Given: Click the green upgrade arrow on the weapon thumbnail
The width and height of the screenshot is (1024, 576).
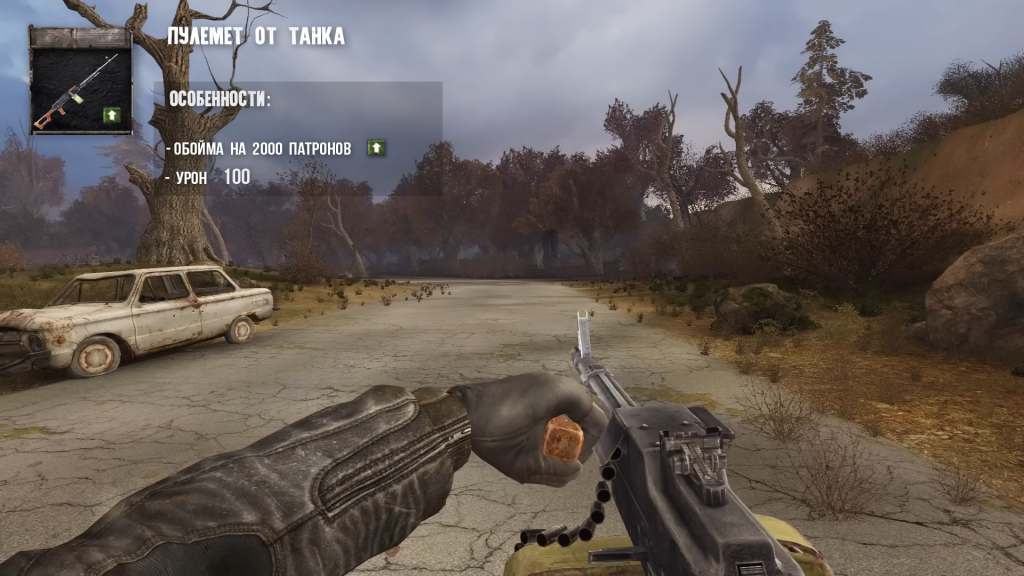Looking at the screenshot, I should coord(111,116).
